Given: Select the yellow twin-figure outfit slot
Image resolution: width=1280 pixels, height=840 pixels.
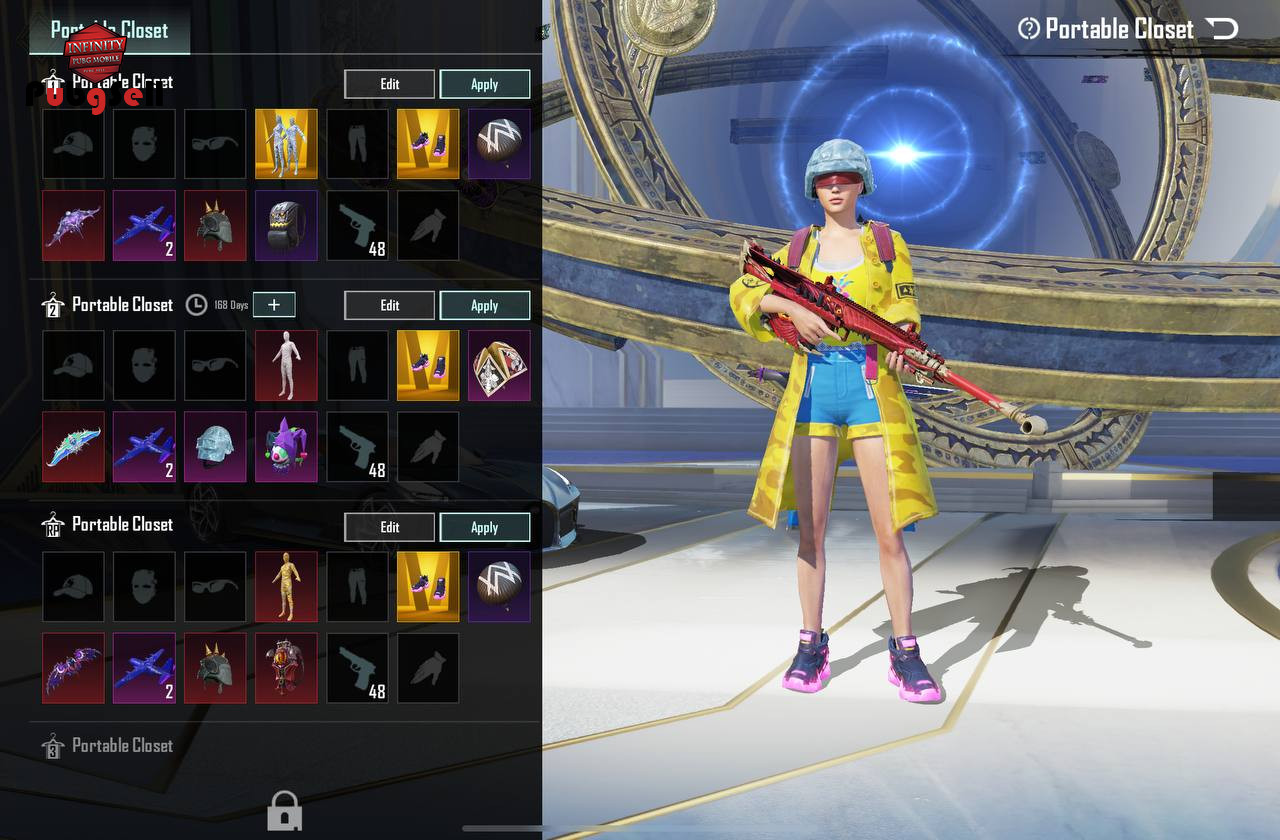Looking at the screenshot, I should (x=286, y=144).
